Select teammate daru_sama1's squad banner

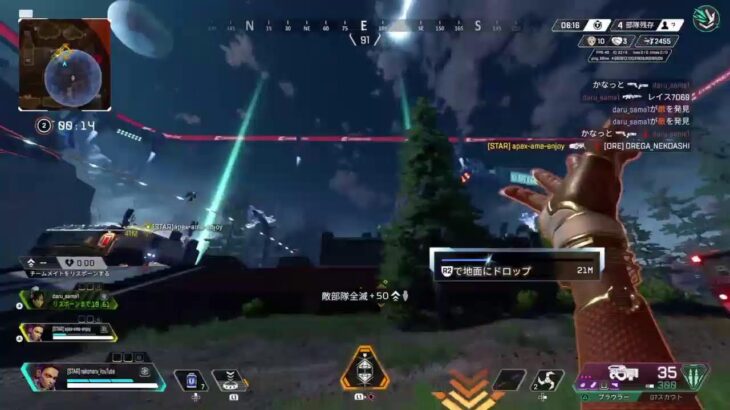click(x=67, y=300)
